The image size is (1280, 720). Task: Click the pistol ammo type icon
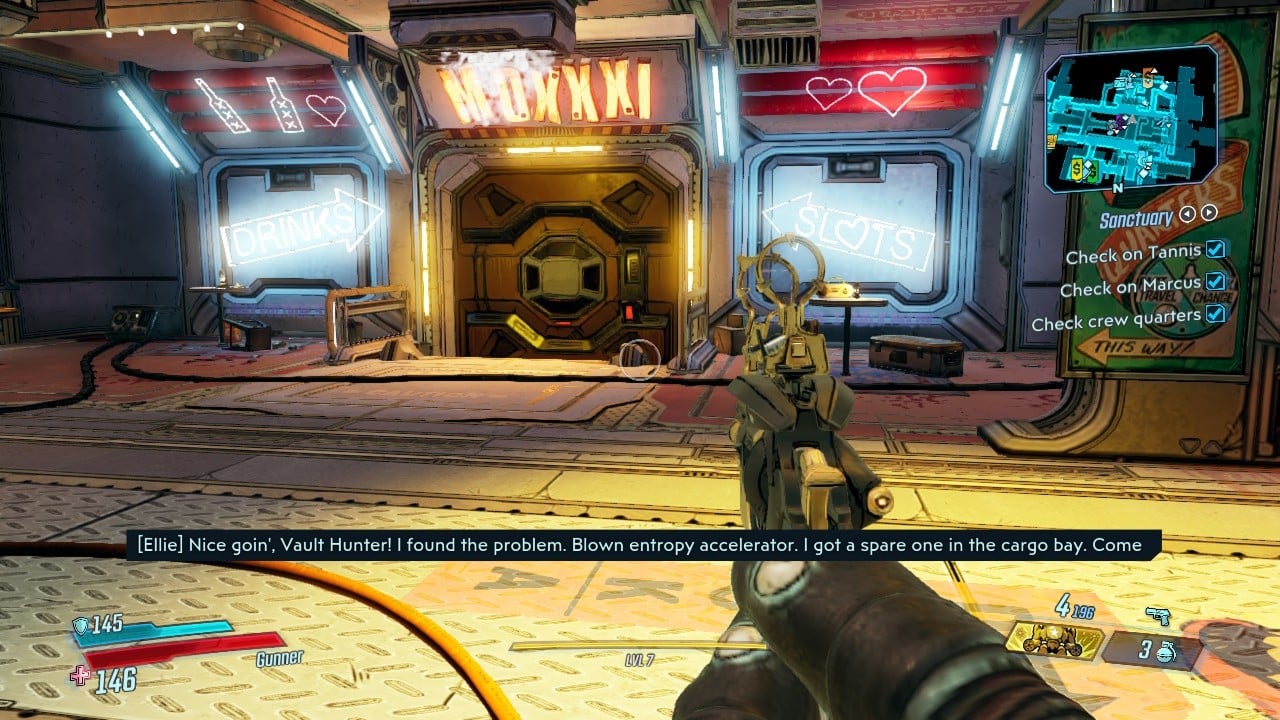point(1158,616)
